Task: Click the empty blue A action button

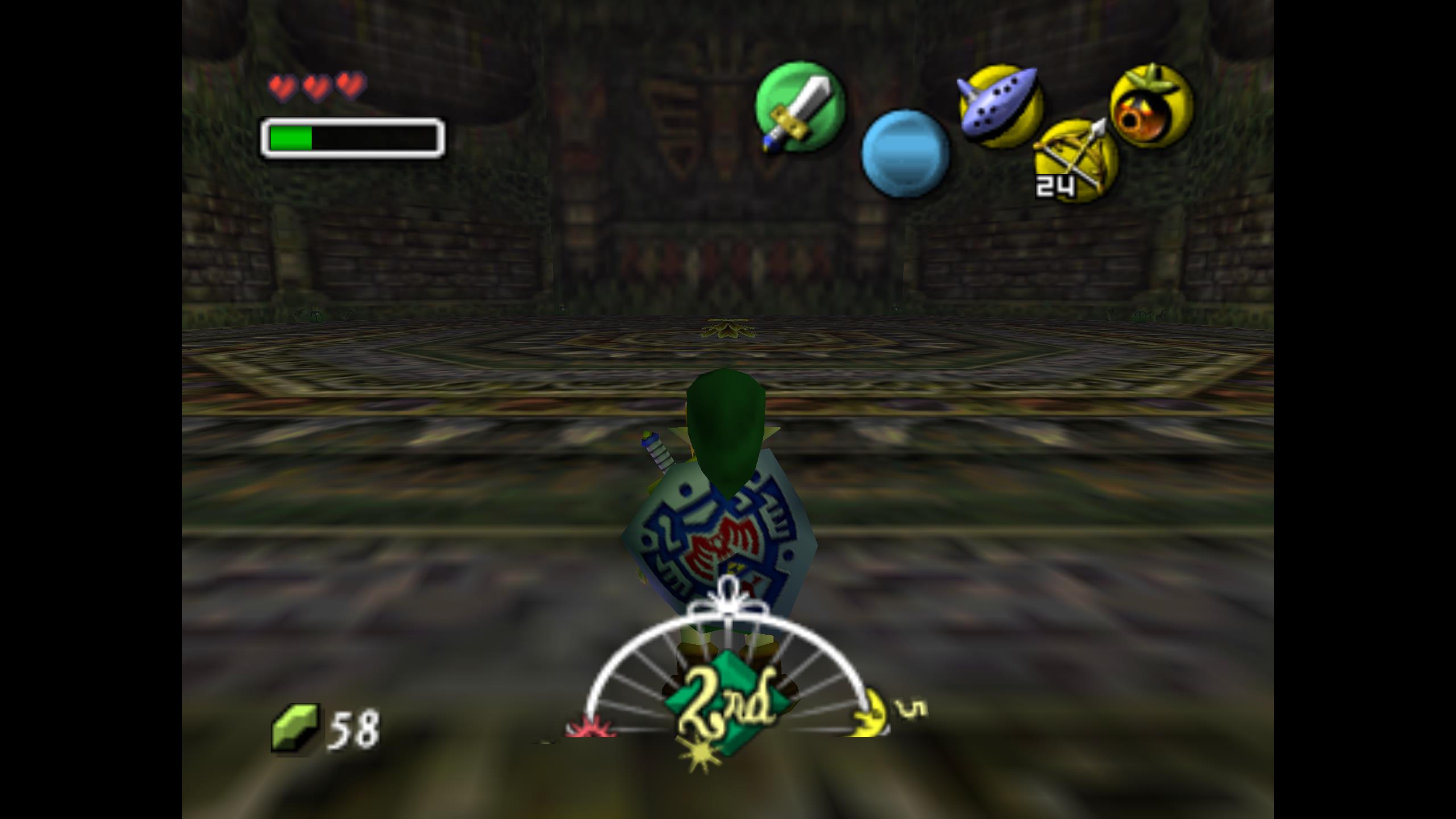Action: point(905,154)
